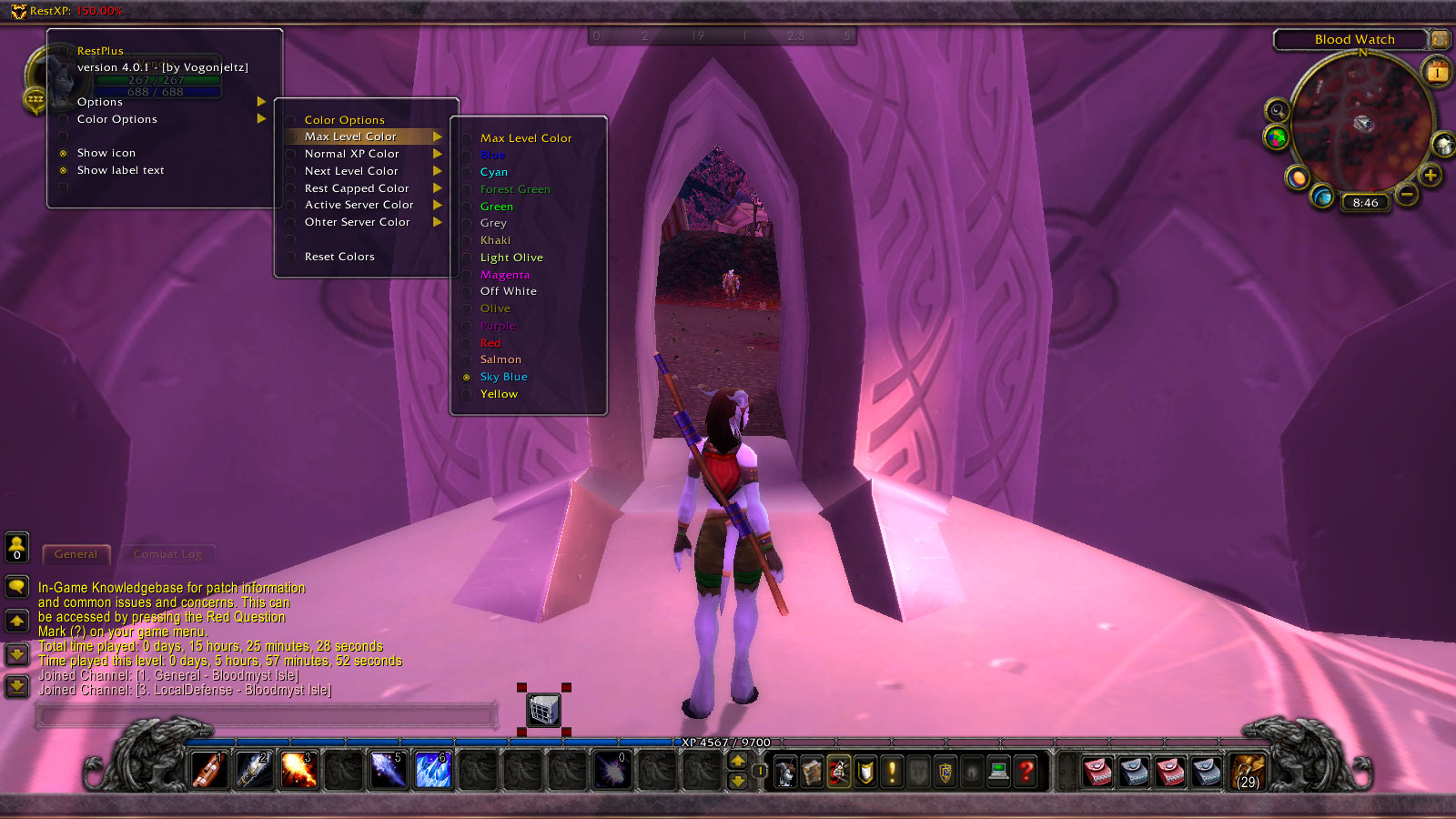Click the minimap tracking magnifier icon
1456x819 pixels.
1278,111
